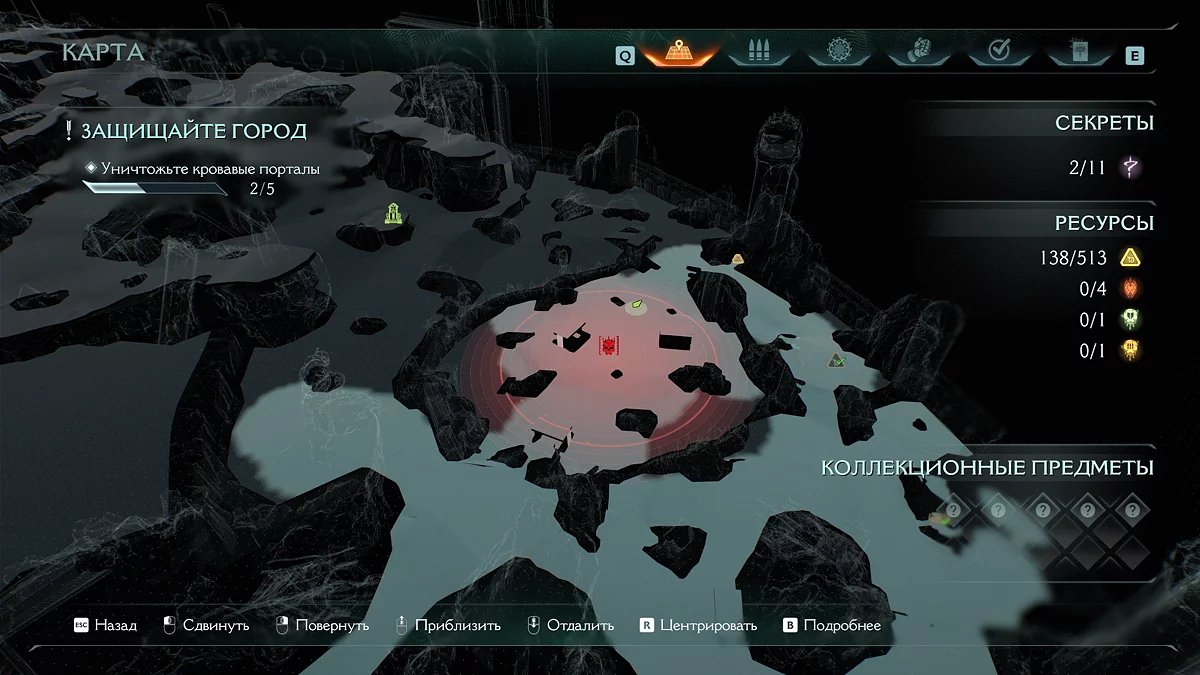Select the red demon skull map marker
This screenshot has width=1200, height=675.
[608, 346]
